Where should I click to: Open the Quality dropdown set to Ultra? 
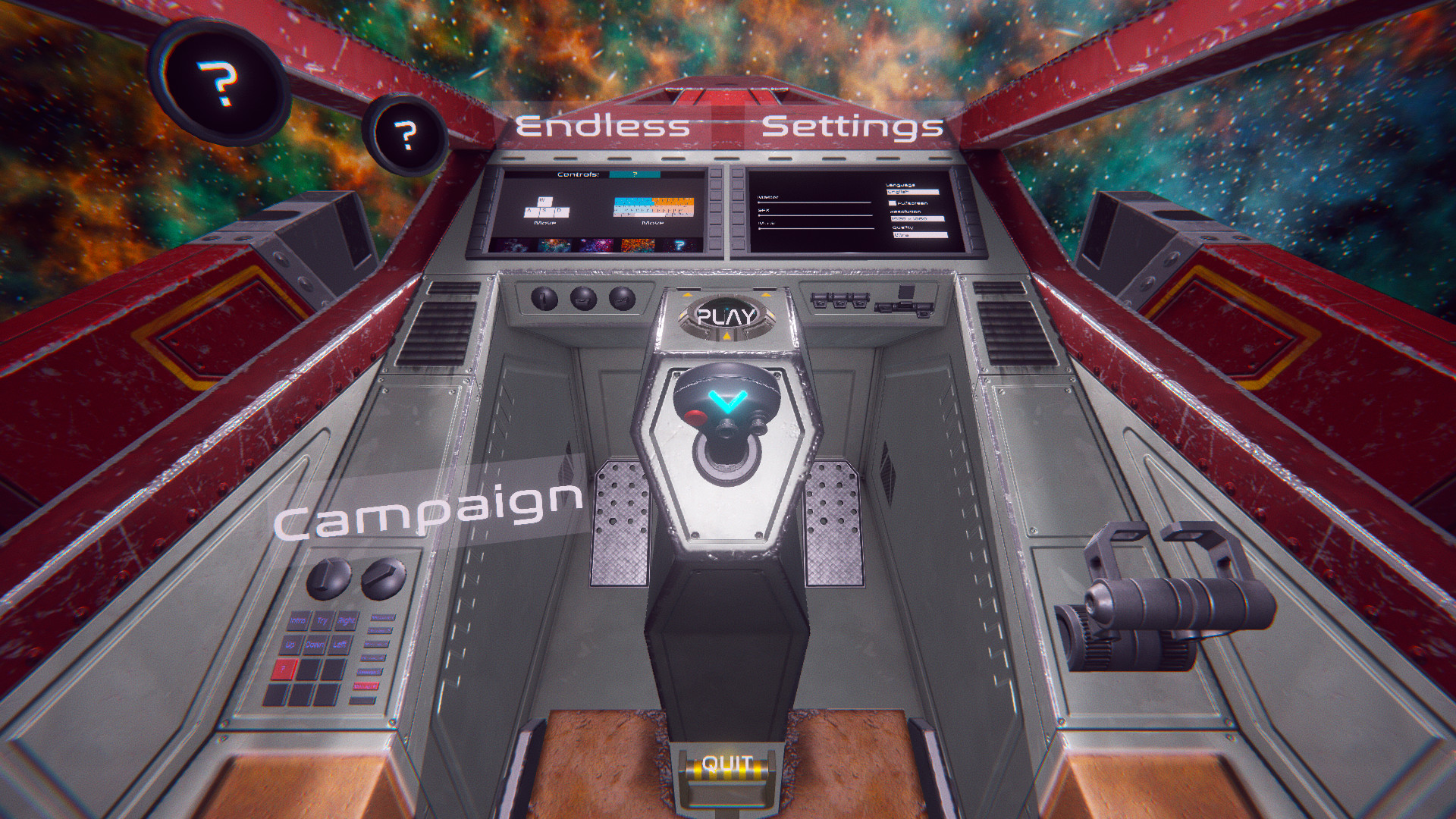tap(921, 235)
